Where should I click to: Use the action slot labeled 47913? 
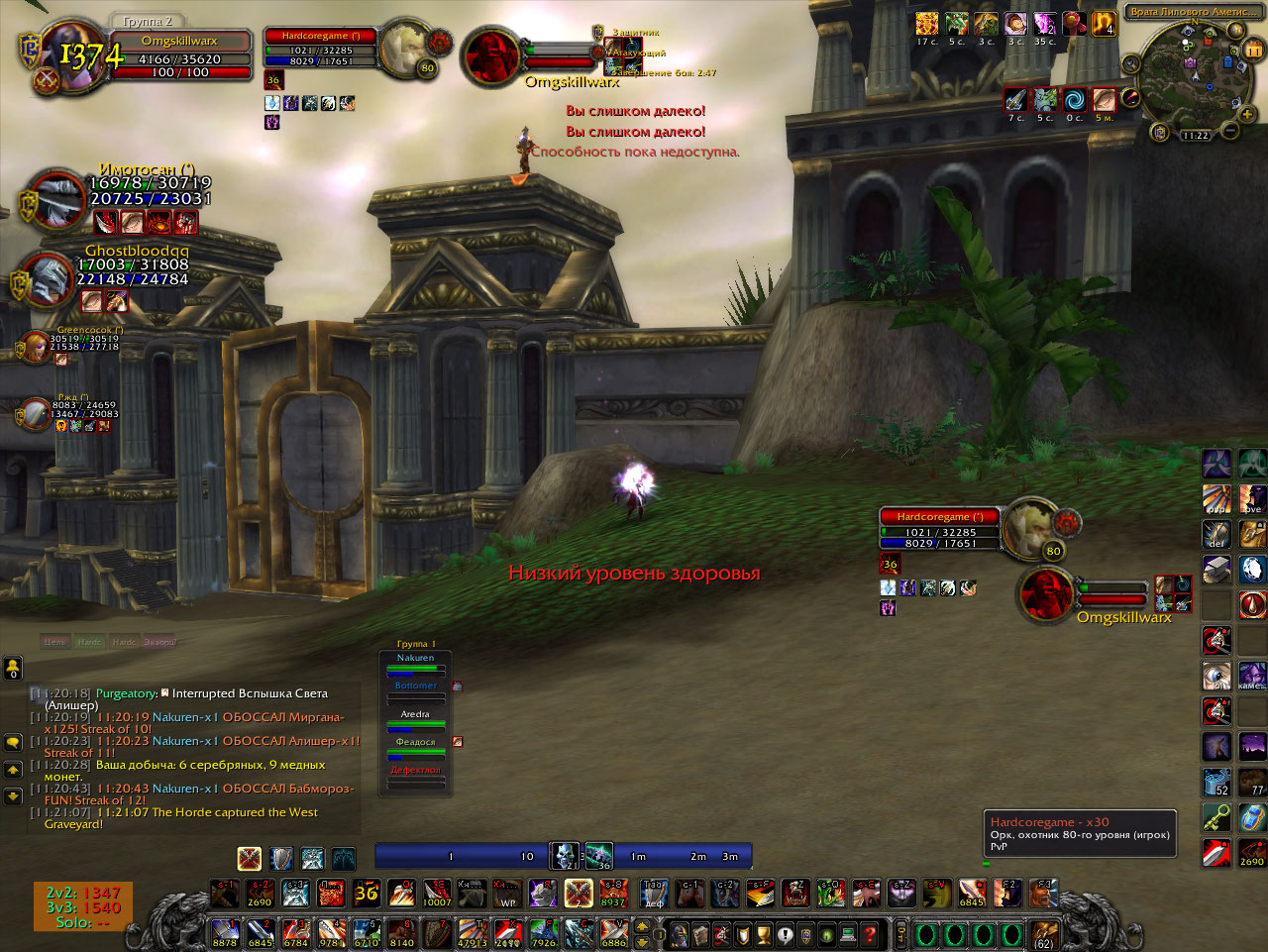(x=473, y=933)
